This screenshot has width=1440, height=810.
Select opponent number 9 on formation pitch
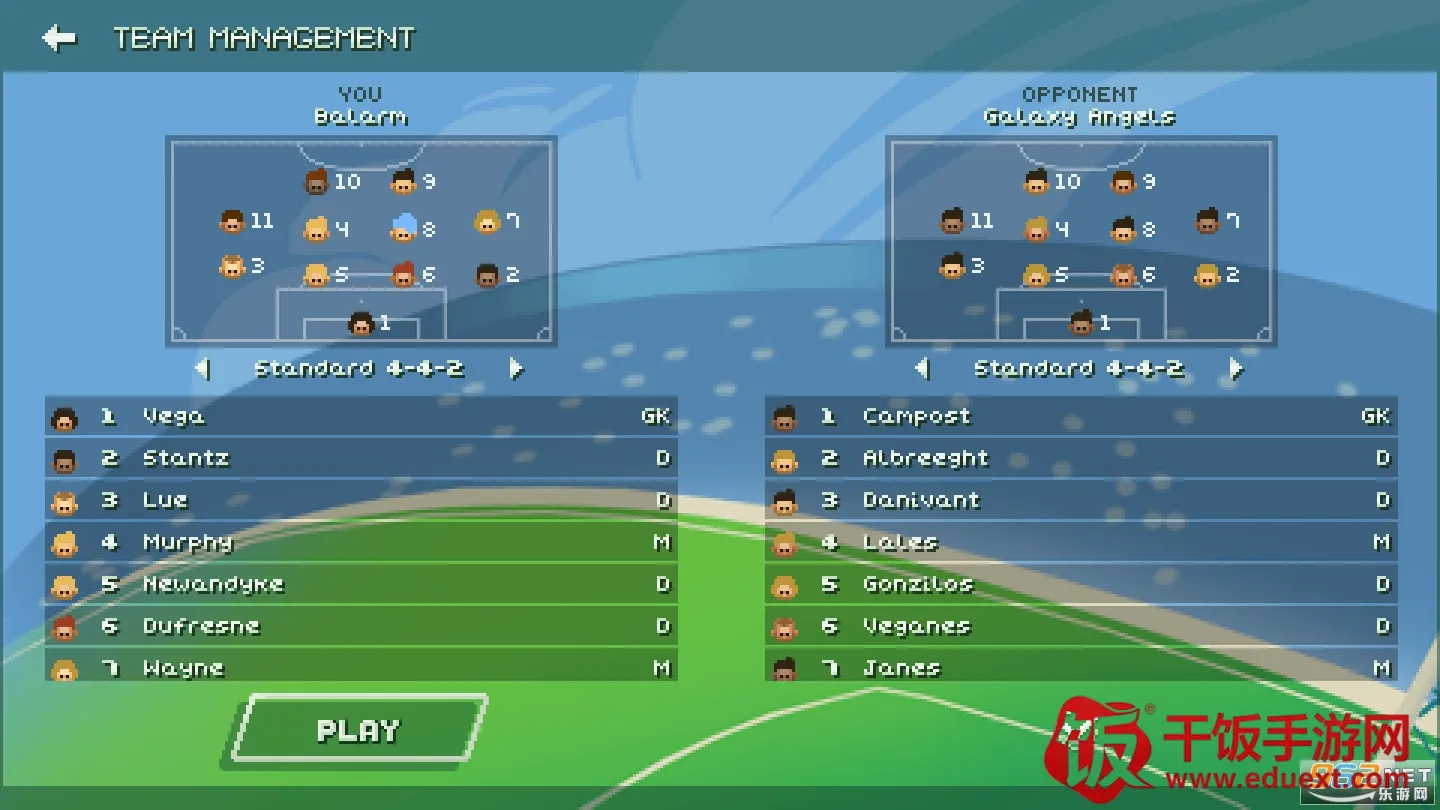click(1125, 182)
